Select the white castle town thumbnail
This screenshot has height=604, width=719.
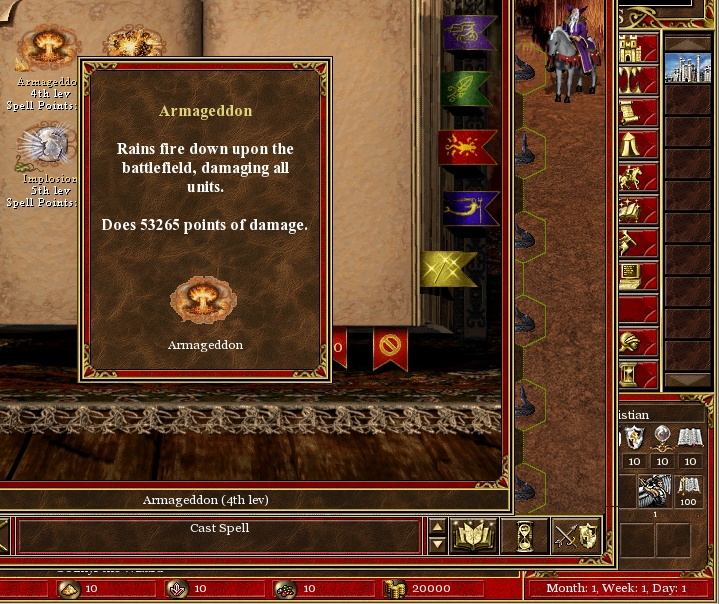point(688,69)
